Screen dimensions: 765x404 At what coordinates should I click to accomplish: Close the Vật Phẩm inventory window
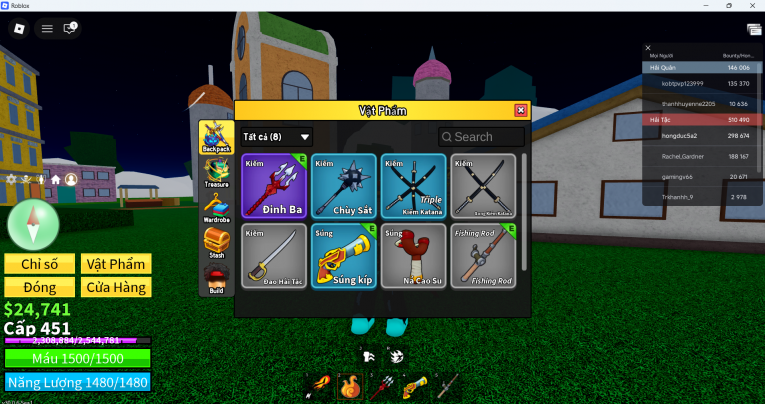click(520, 110)
